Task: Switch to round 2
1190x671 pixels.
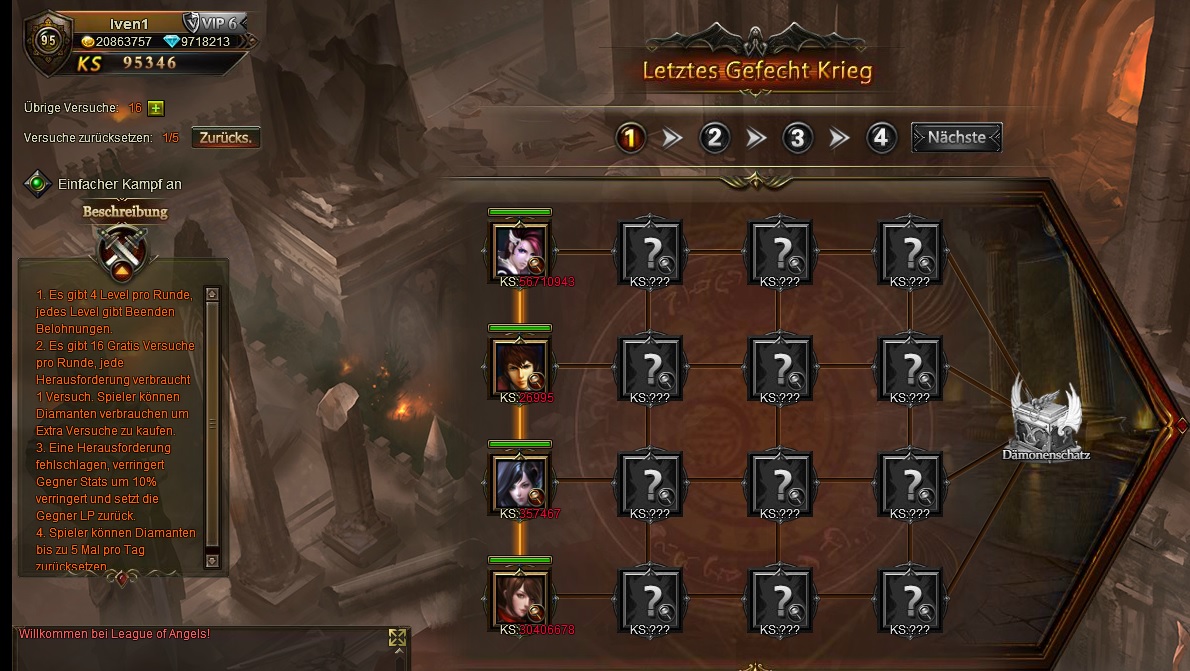Action: (713, 138)
